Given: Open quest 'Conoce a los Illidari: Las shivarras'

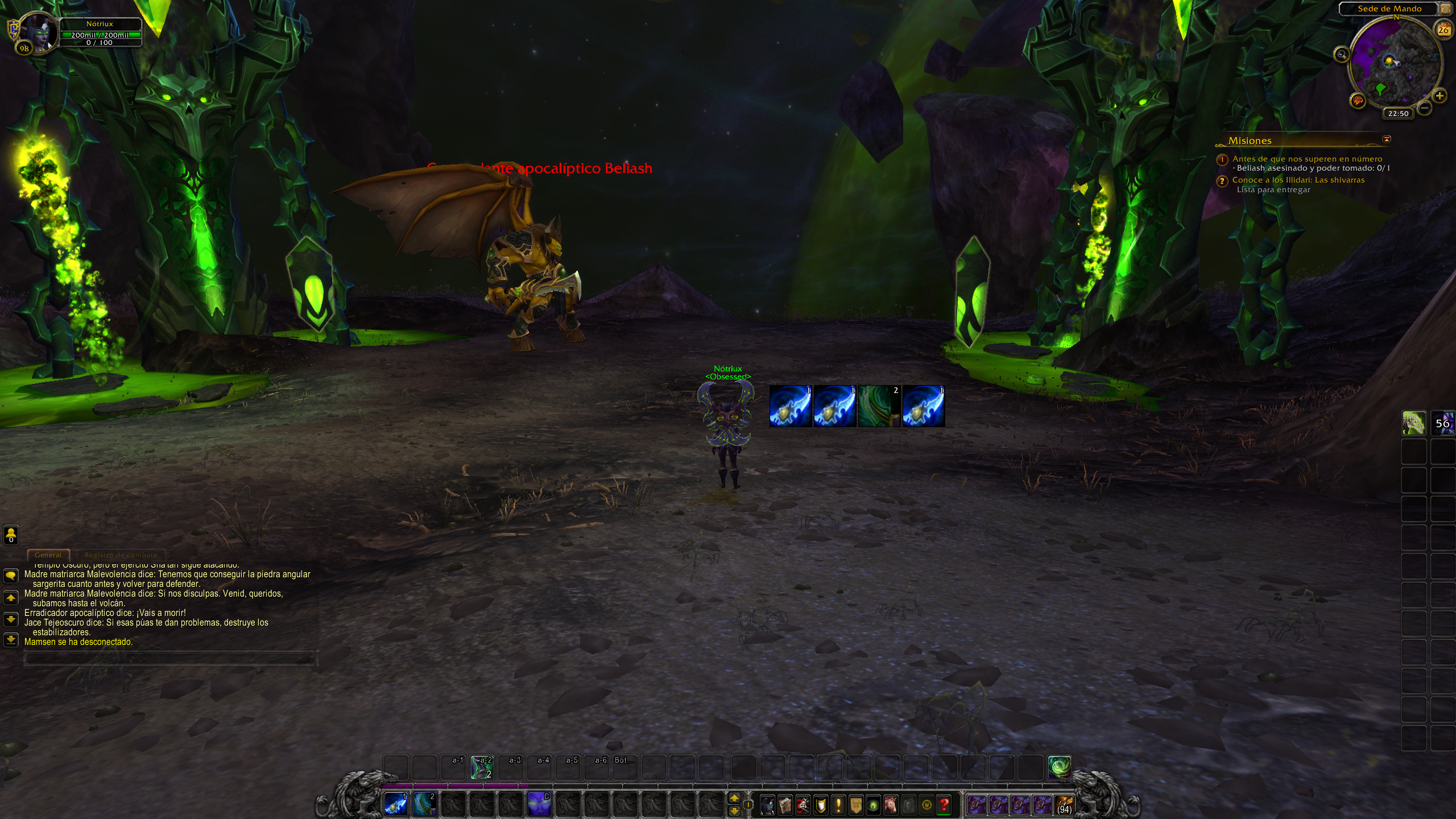Looking at the screenshot, I should click(x=1298, y=180).
